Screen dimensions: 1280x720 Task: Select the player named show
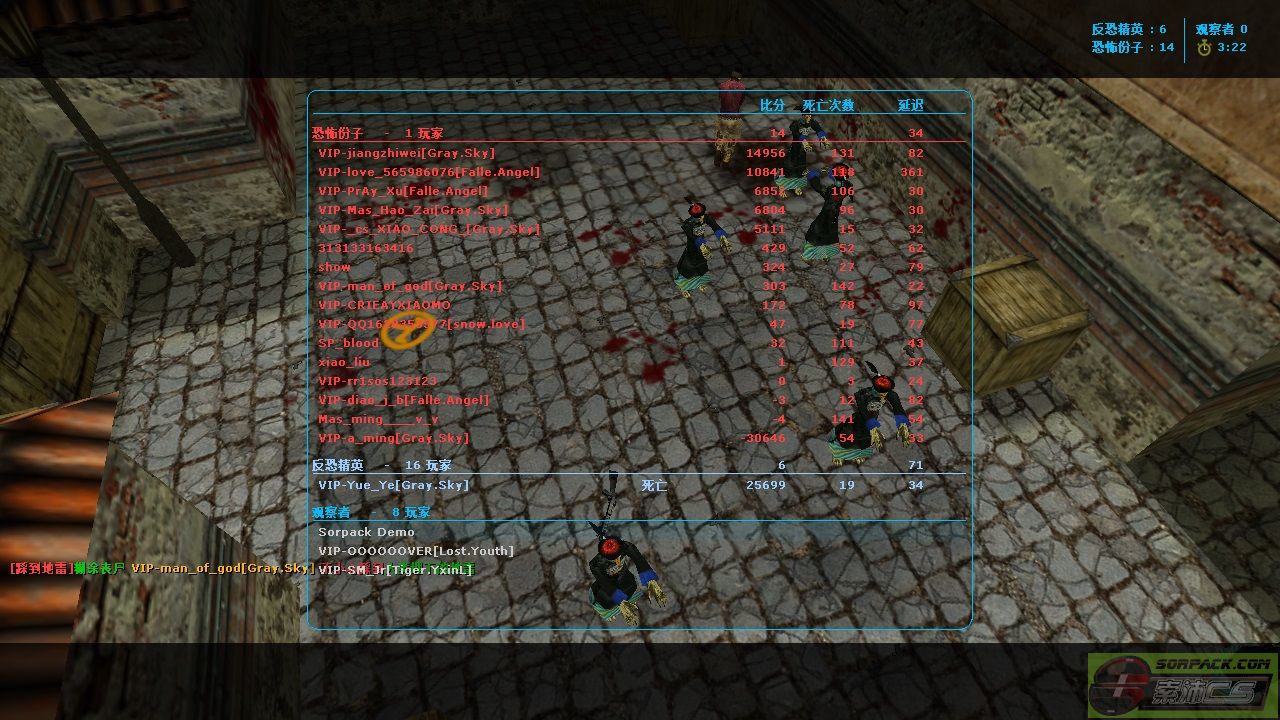[x=335, y=267]
